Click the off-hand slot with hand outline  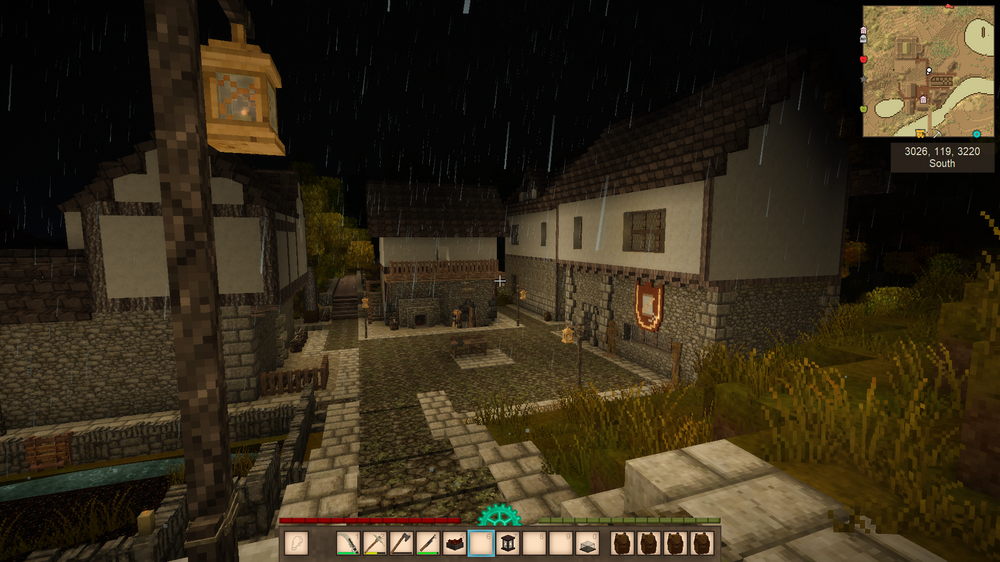[x=296, y=544]
